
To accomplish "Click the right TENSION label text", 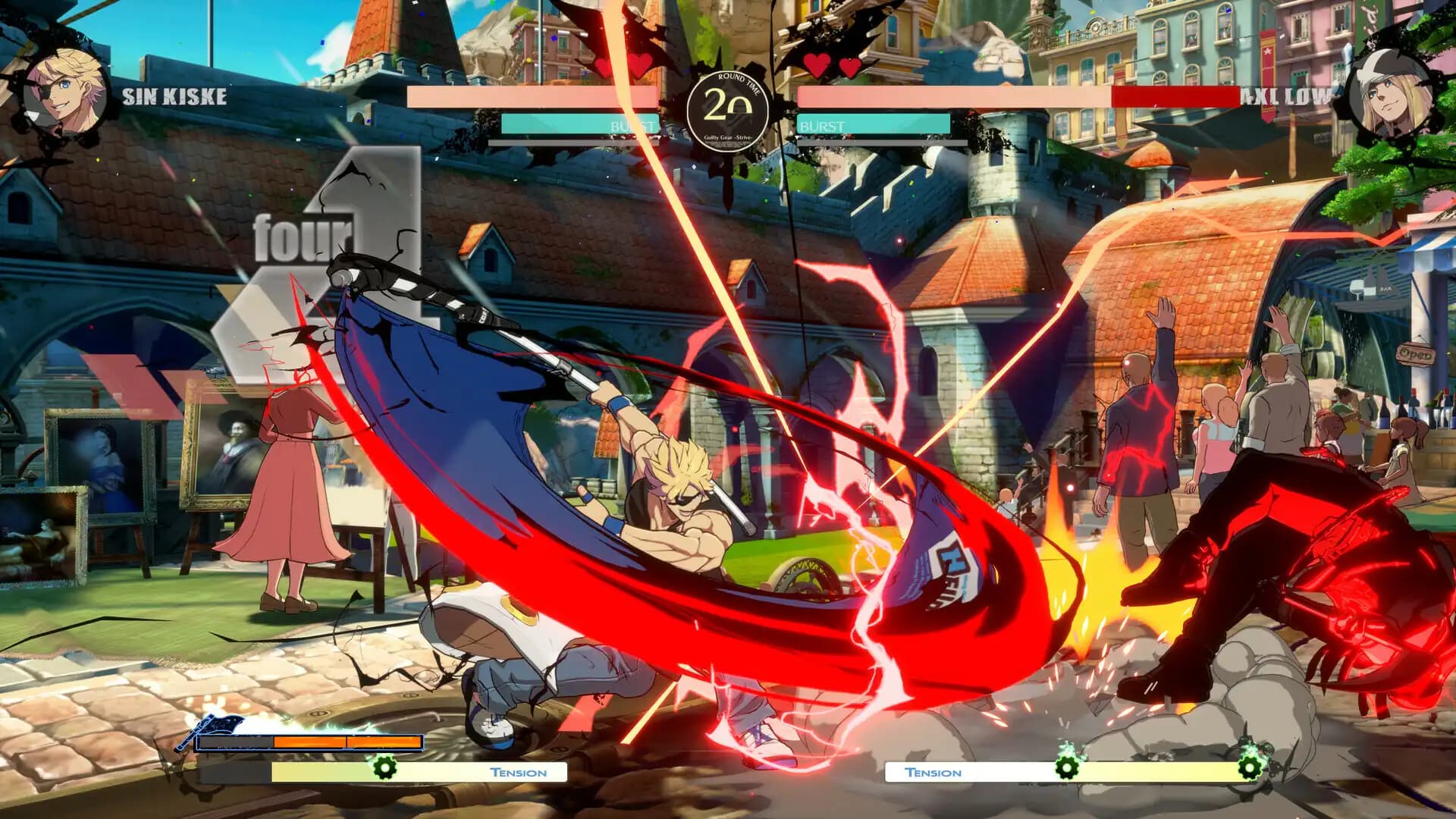I will pos(933,772).
